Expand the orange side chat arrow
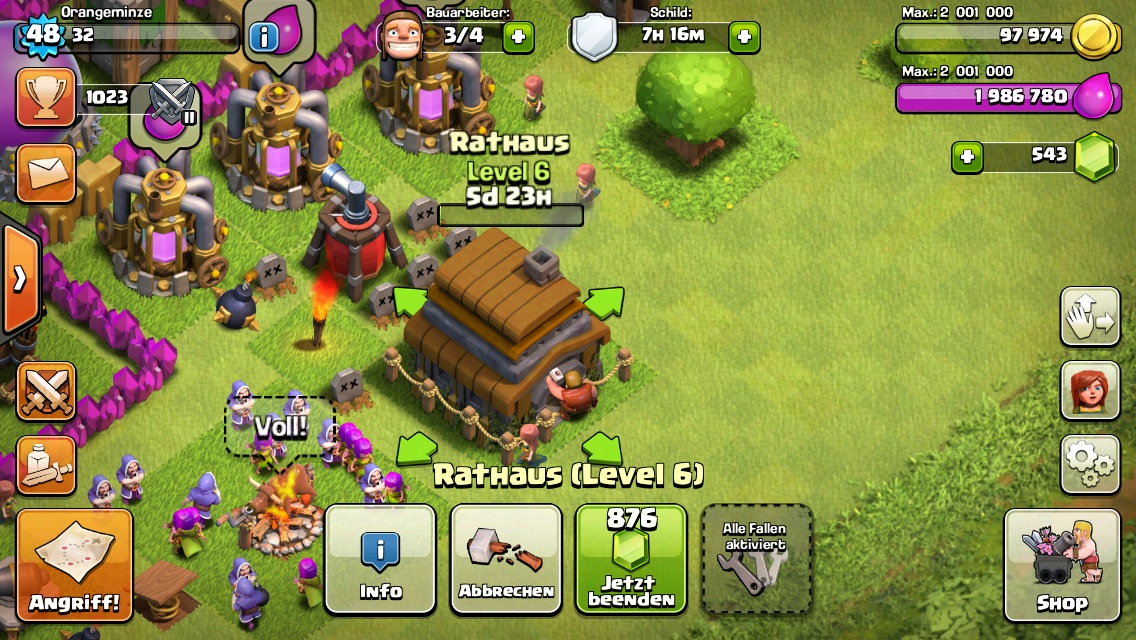Screen dimensions: 1136x640 click(19, 279)
